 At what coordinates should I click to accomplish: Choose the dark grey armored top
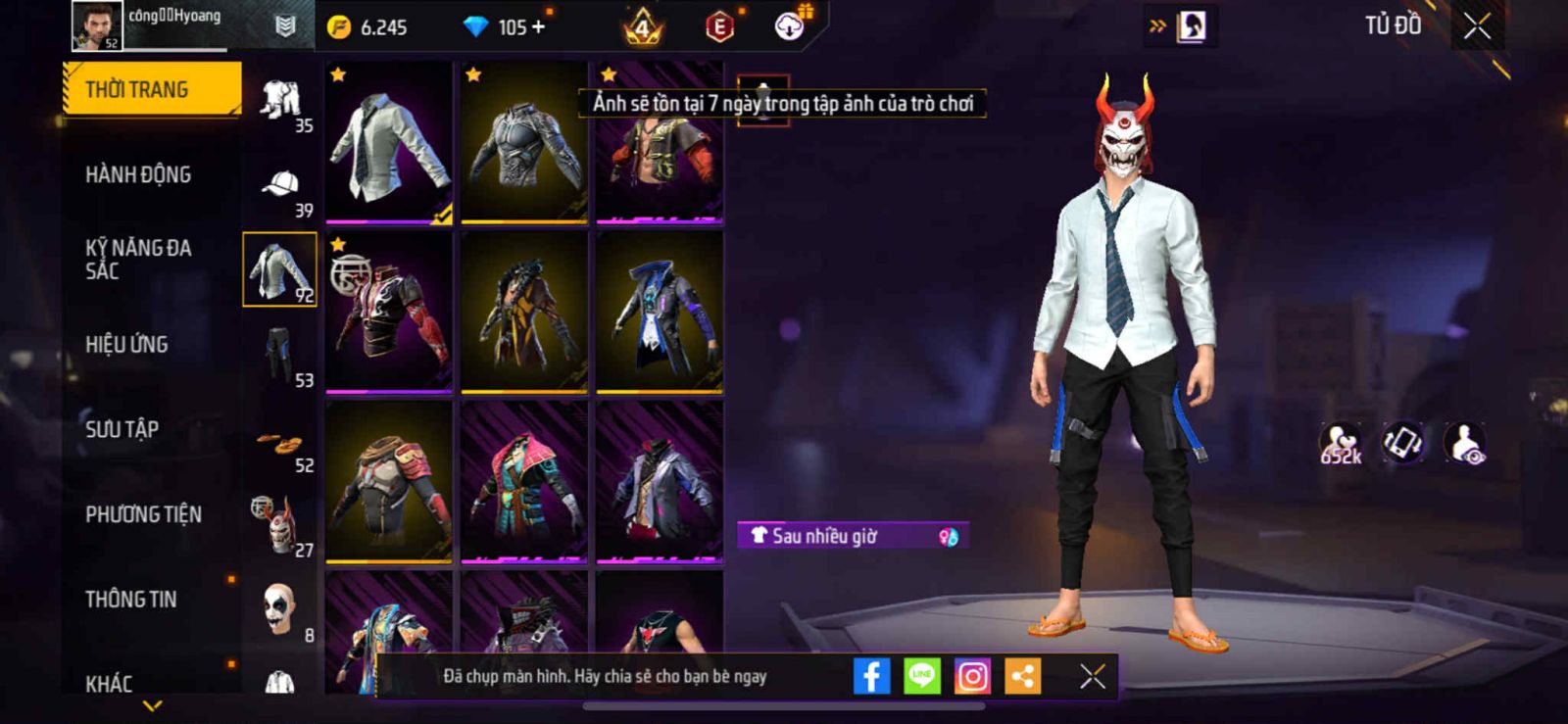click(524, 142)
